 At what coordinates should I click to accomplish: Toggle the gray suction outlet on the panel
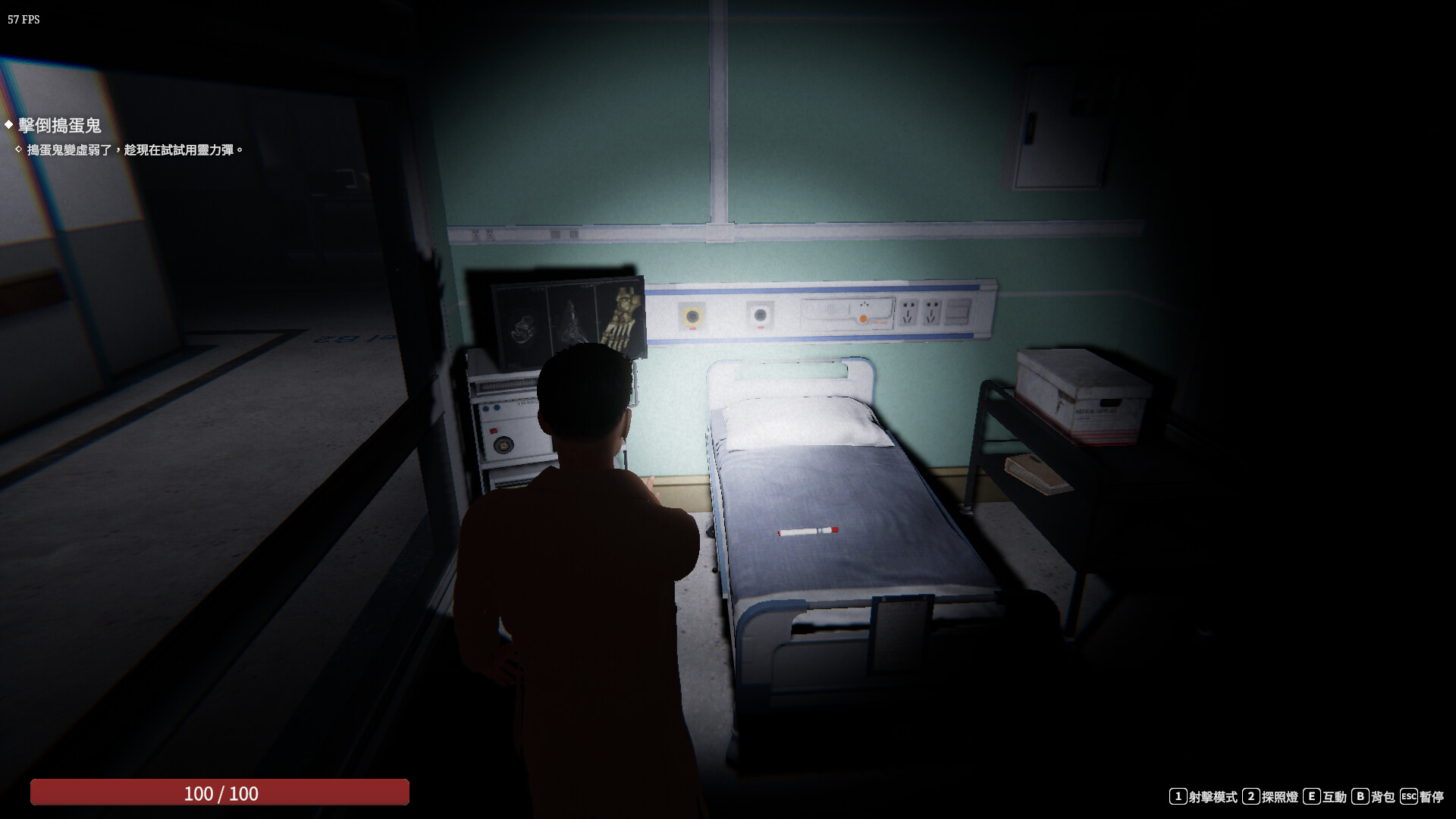tap(760, 315)
